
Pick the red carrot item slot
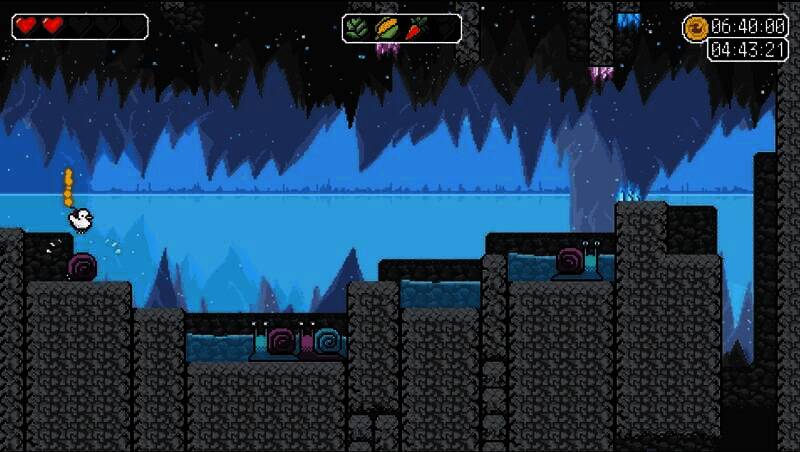416,28
